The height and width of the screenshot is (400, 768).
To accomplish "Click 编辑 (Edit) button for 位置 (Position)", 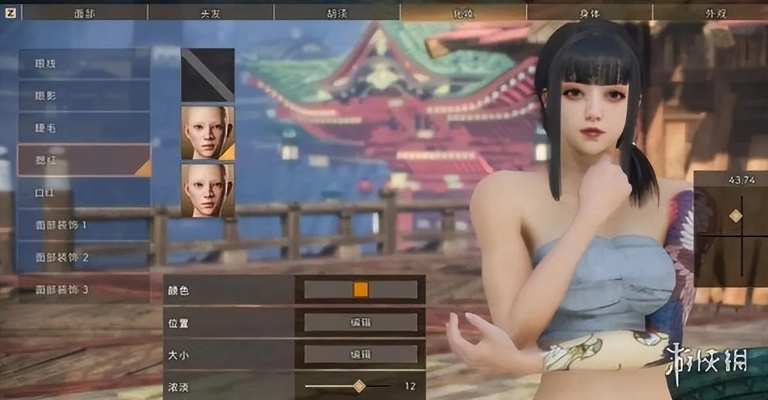I will coord(361,322).
